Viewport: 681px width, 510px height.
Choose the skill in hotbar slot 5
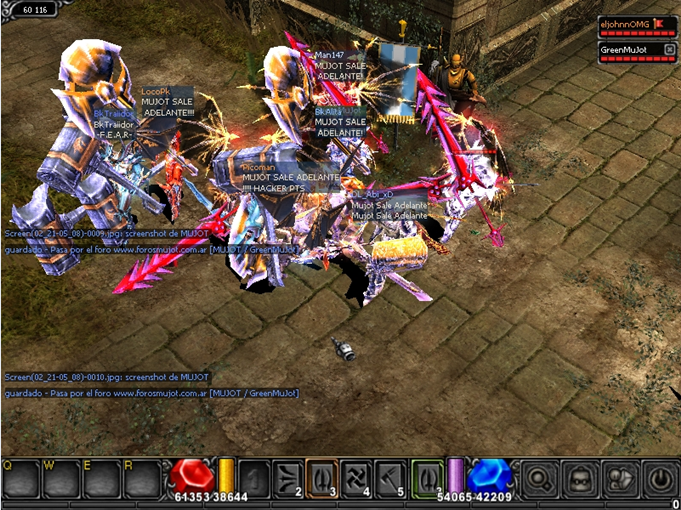(389, 476)
